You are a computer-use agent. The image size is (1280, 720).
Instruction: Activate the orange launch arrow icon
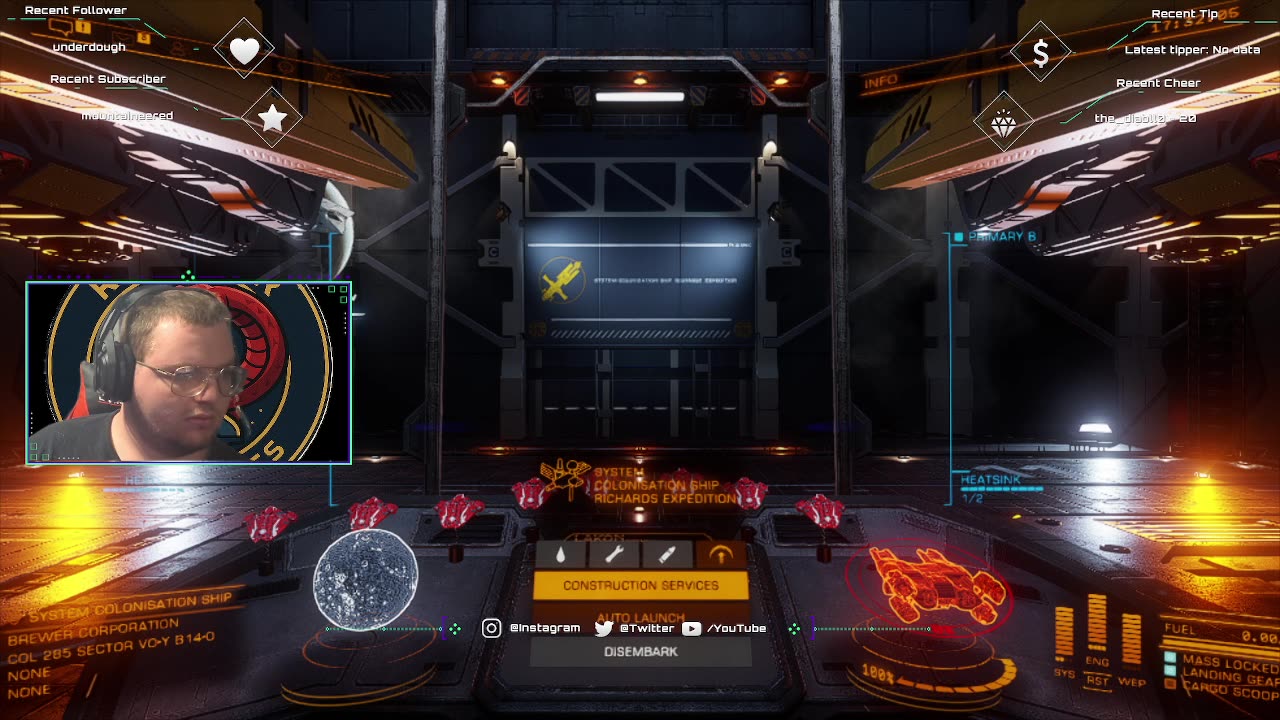point(720,554)
